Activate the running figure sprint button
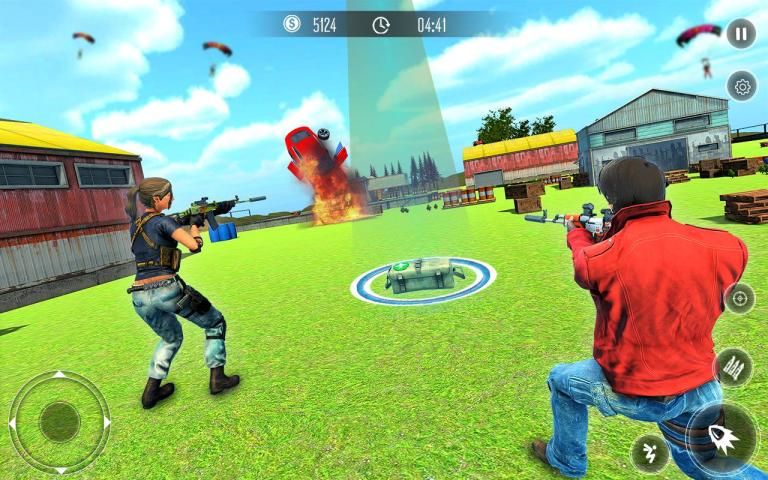Screen dimensions: 768x480 [x=650, y=453]
